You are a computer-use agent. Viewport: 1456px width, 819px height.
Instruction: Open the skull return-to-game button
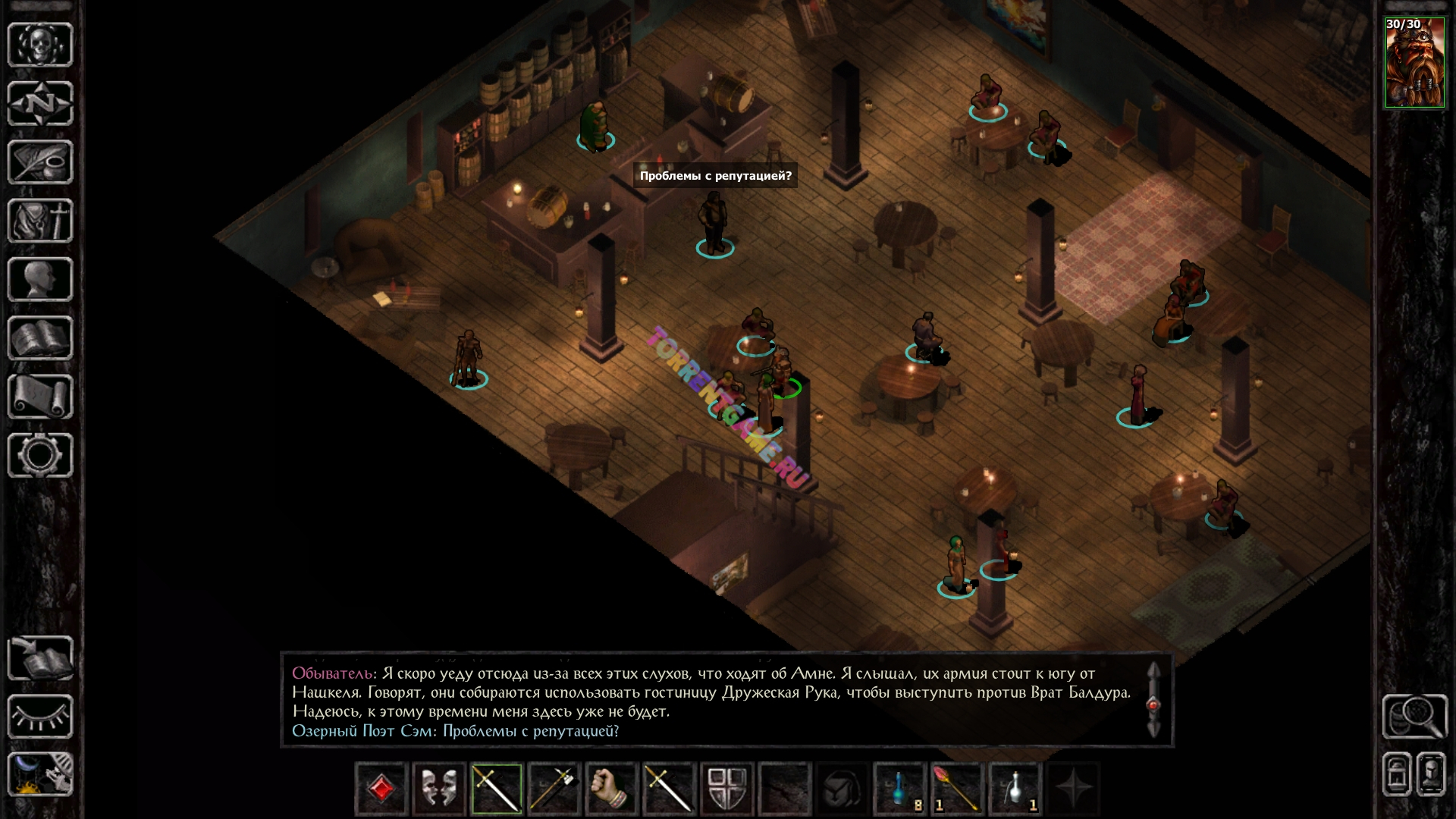(x=40, y=44)
